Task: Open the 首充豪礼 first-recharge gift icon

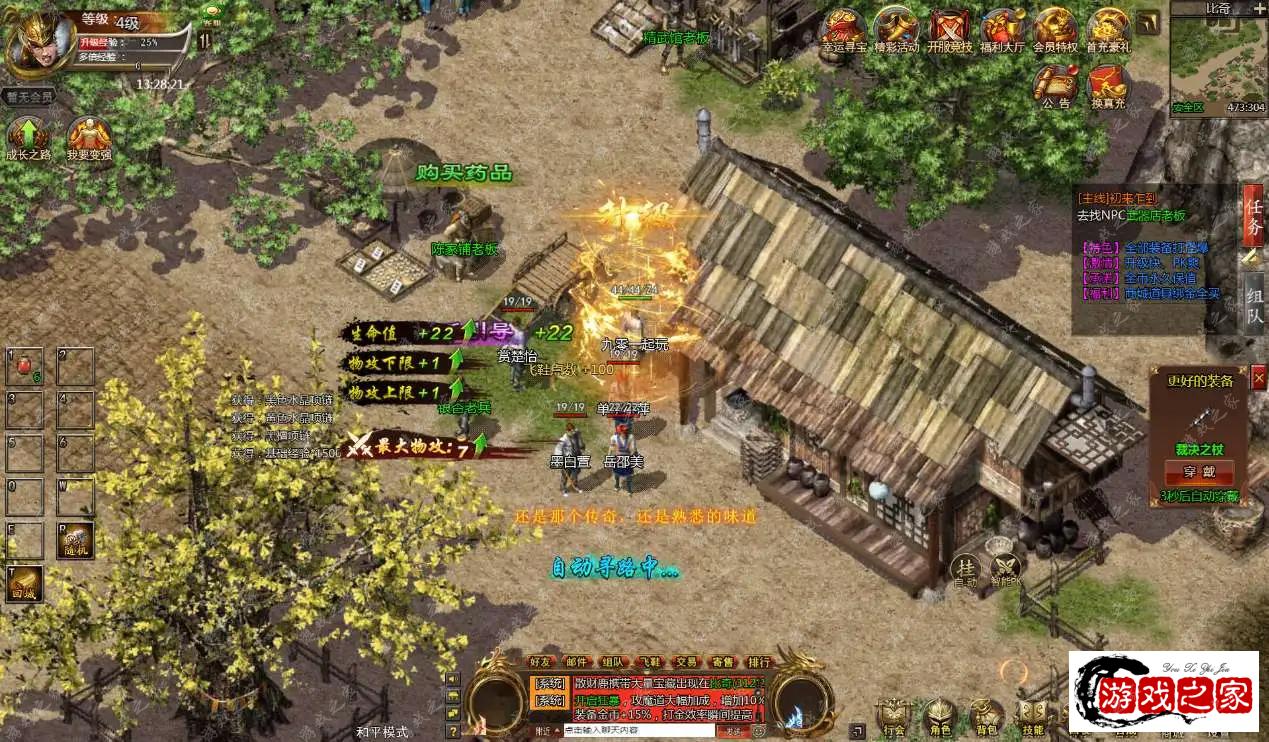Action: (x=1108, y=30)
